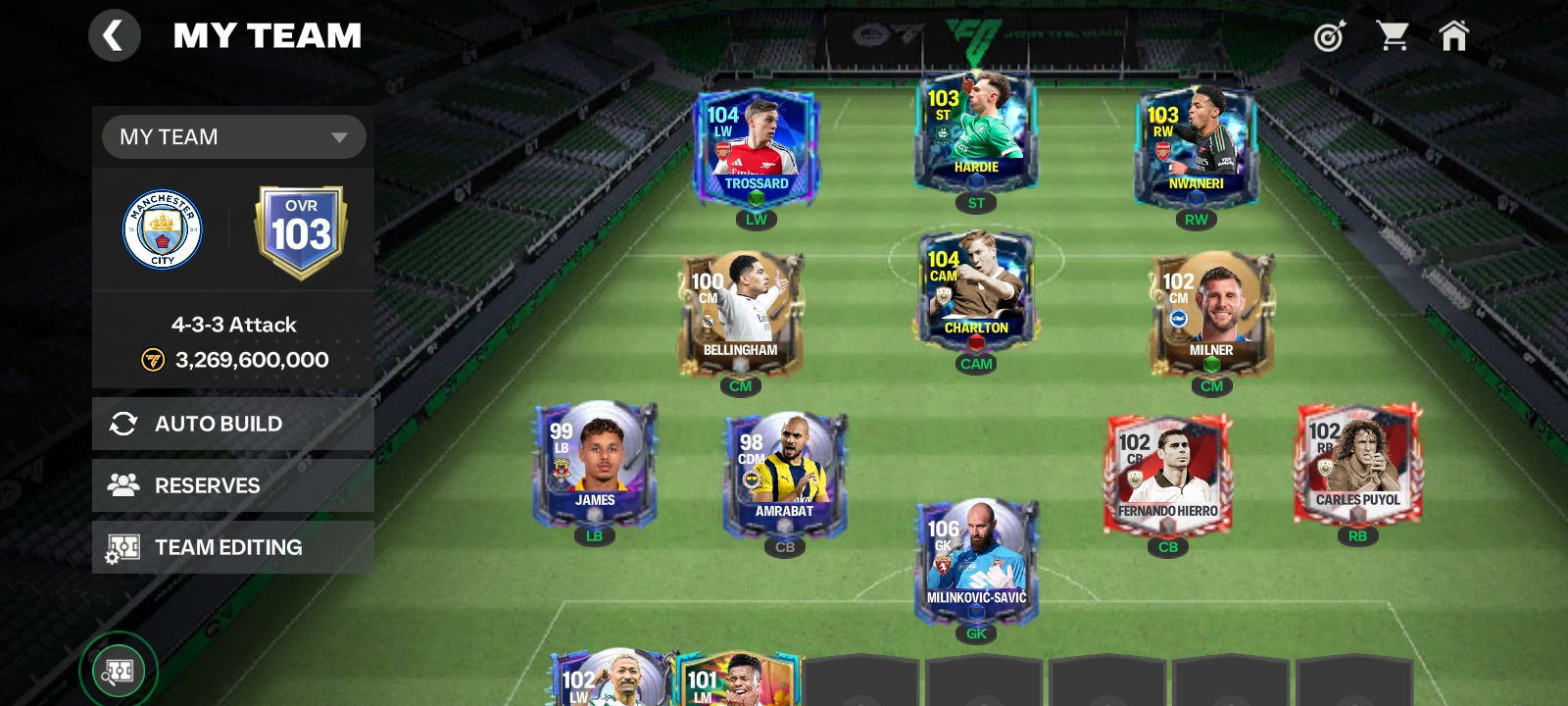Select the OVR 103 team rating shield
1568x706 pixels.
300,227
